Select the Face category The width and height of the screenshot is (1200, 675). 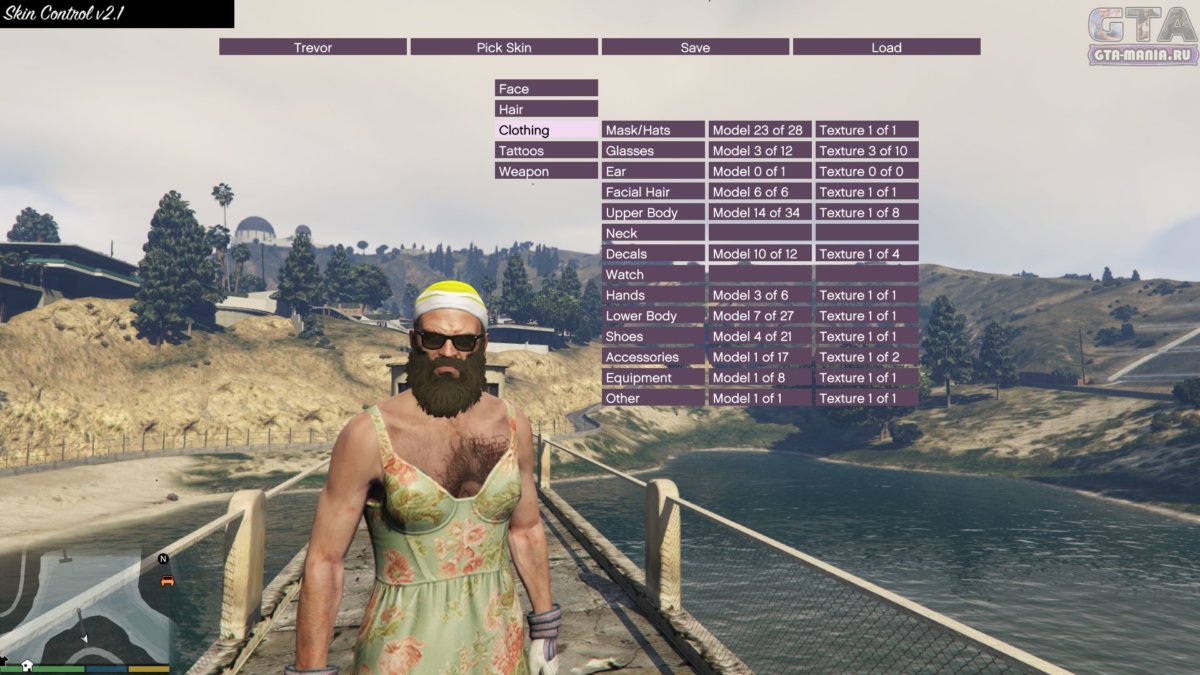pyautogui.click(x=546, y=88)
